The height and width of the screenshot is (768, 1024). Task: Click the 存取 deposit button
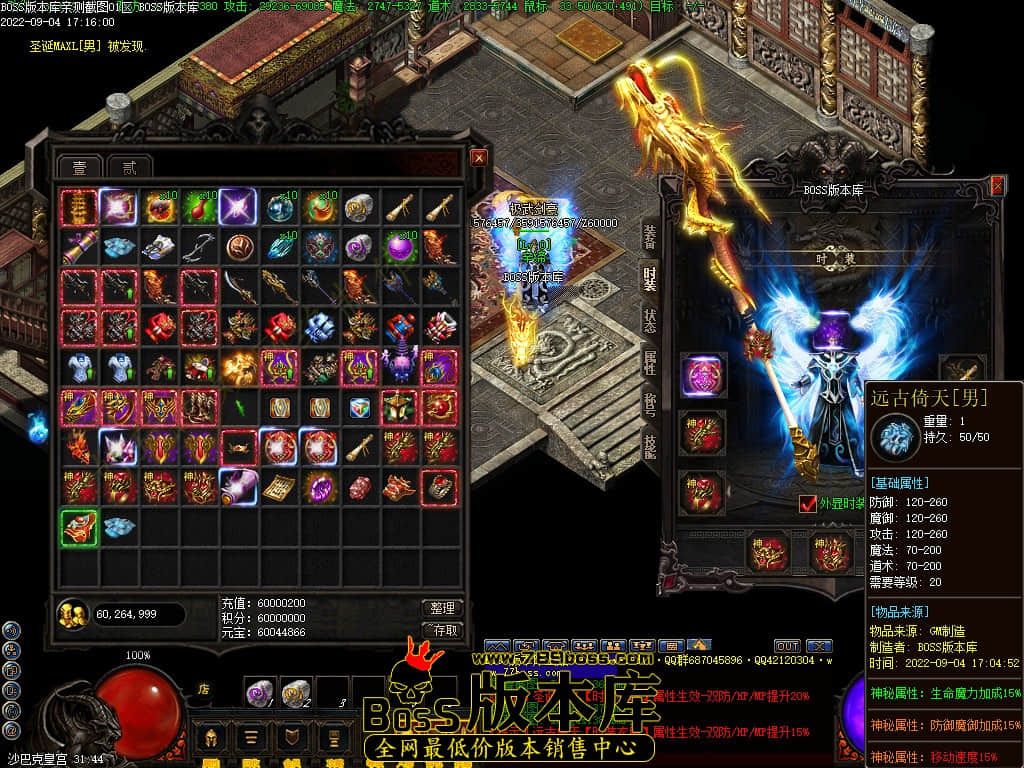pos(442,630)
